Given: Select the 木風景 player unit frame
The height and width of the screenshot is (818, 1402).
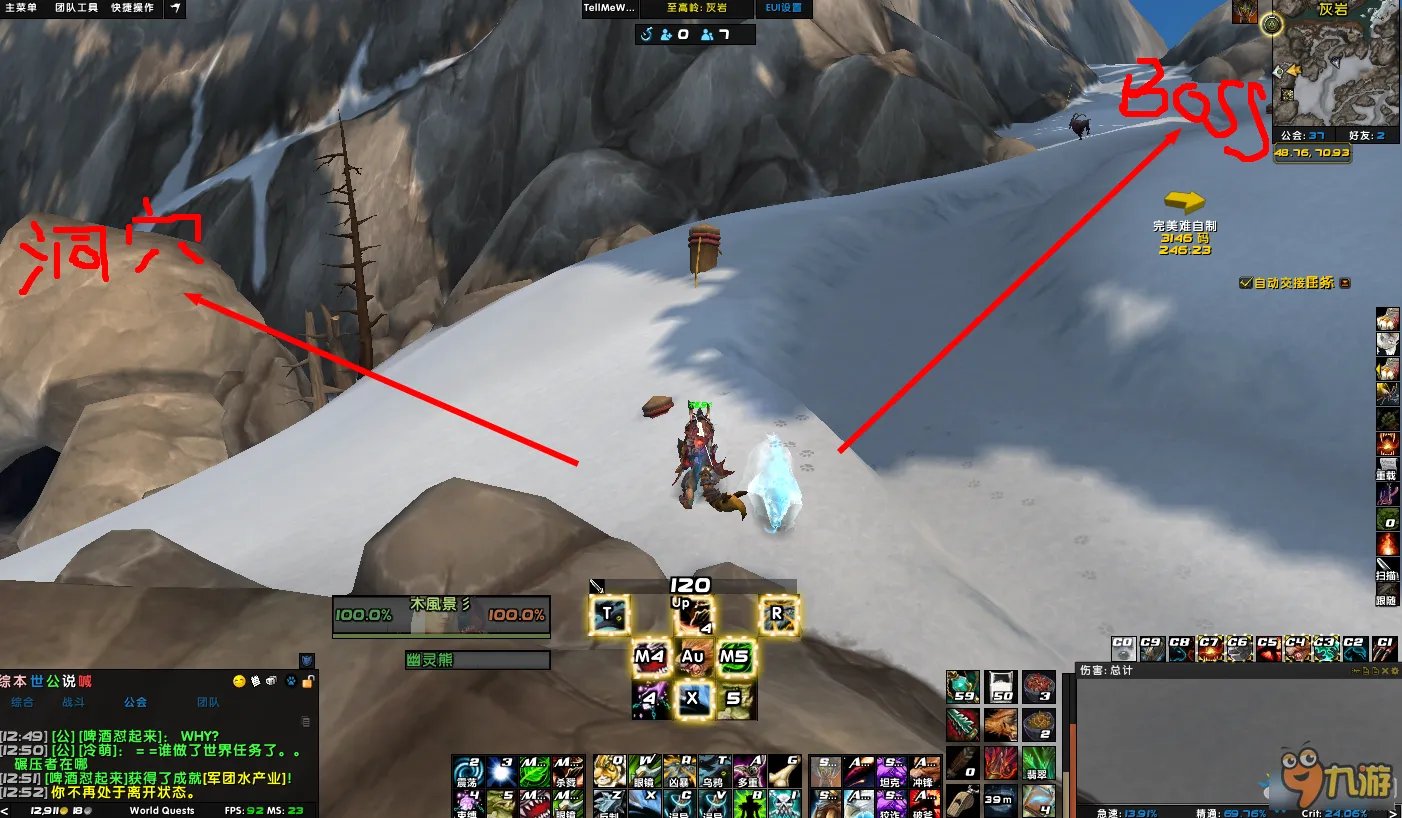Looking at the screenshot, I should [x=440, y=615].
